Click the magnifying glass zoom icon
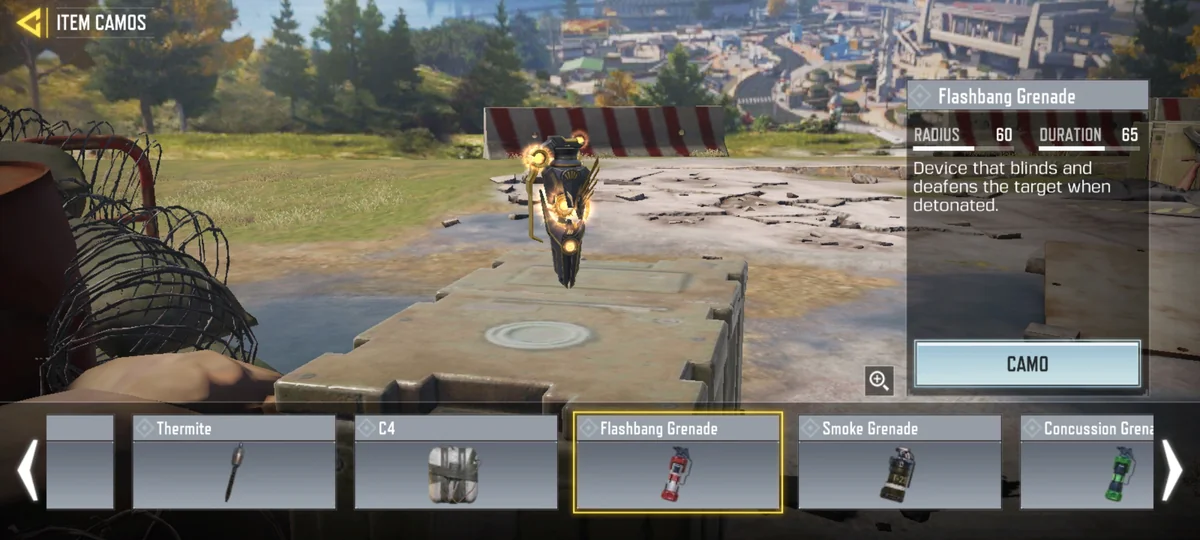 click(x=879, y=380)
